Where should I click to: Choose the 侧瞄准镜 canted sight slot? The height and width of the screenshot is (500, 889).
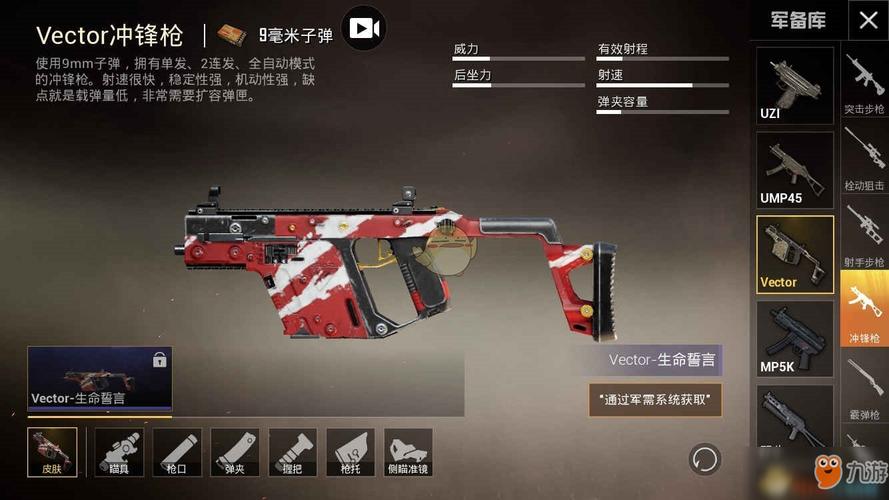408,452
